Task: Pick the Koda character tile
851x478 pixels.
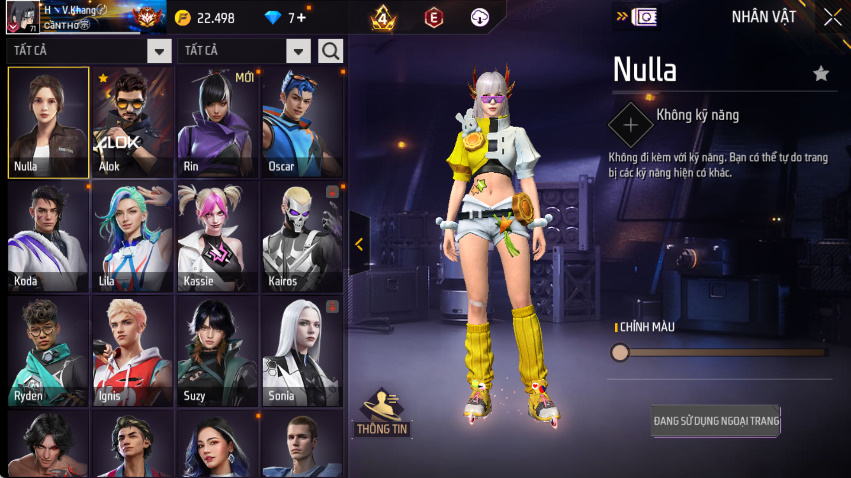Action: [x=48, y=236]
